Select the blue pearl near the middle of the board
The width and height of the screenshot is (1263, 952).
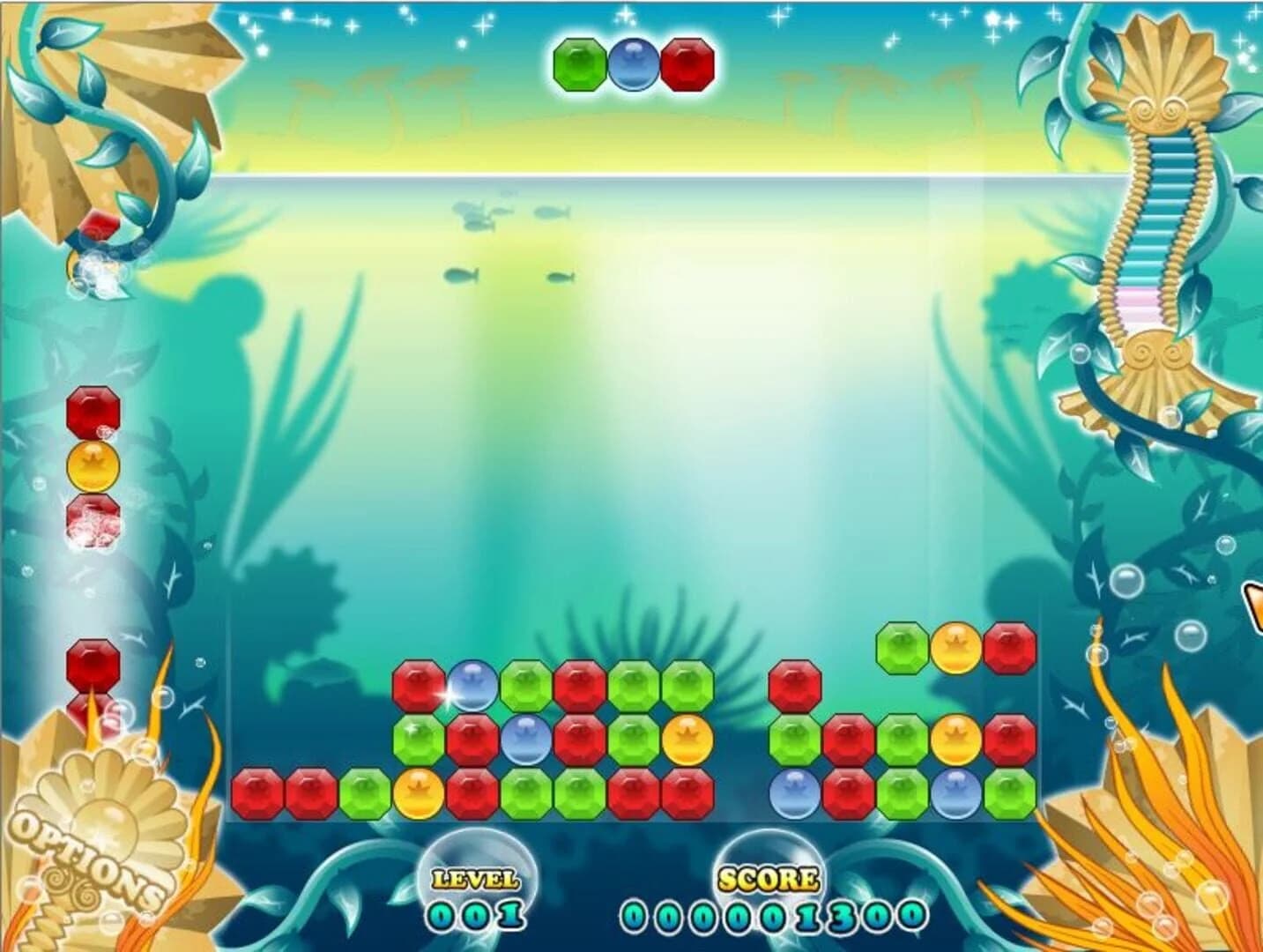[x=527, y=740]
